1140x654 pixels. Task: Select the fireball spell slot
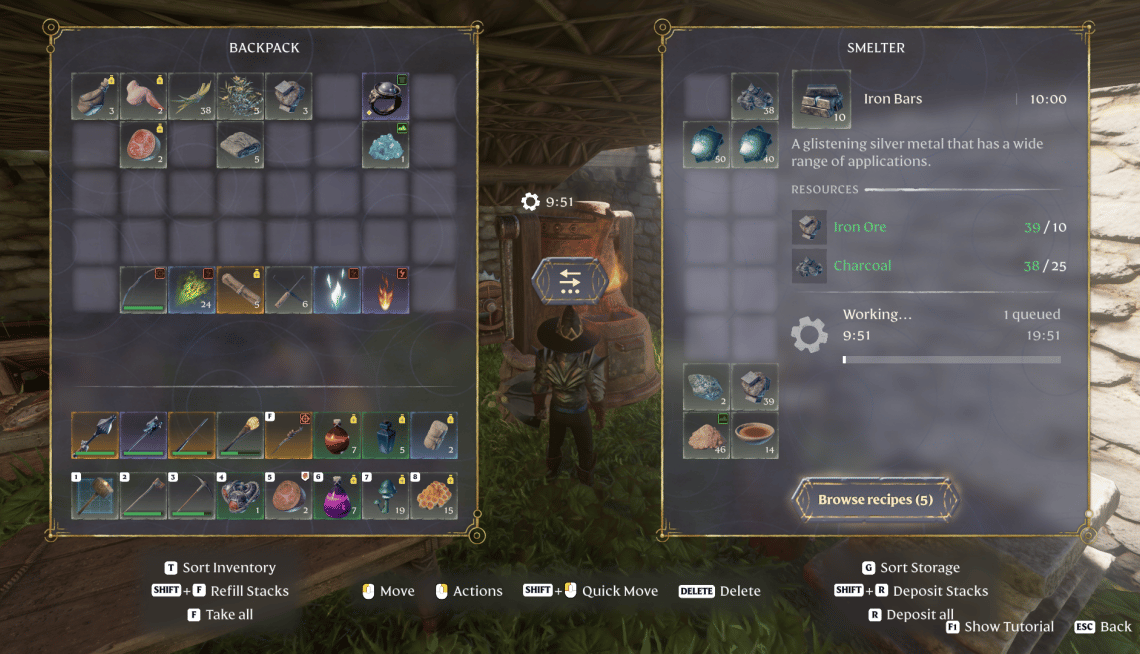(x=385, y=290)
